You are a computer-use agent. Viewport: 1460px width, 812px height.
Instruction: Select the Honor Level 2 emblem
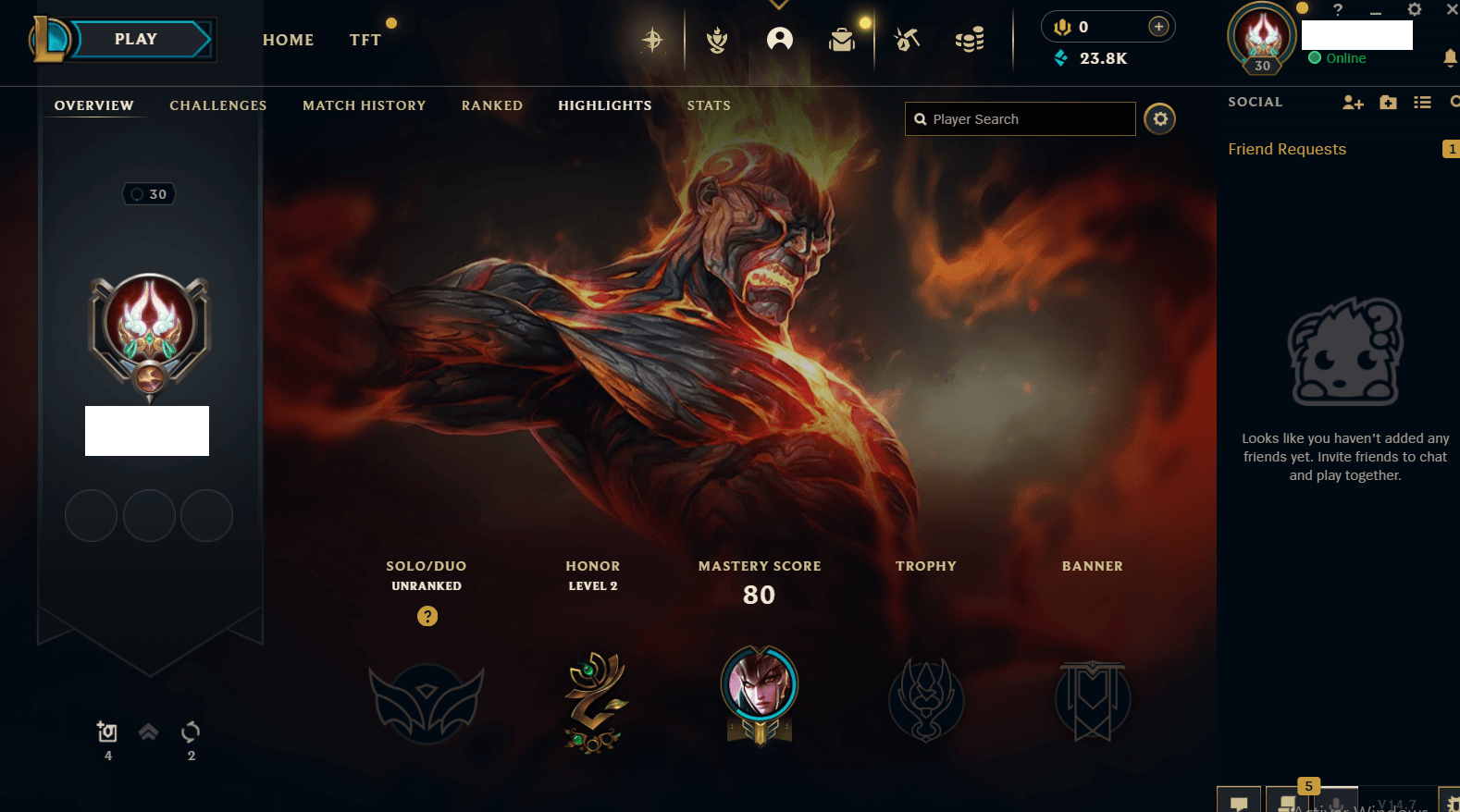click(594, 702)
